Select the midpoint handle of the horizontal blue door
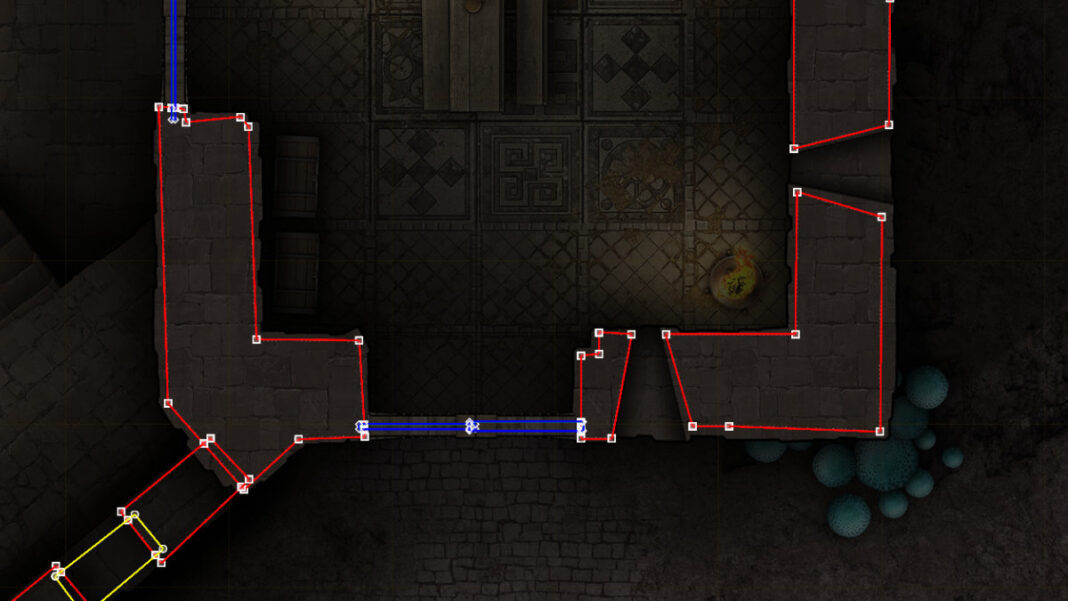This screenshot has height=601, width=1068. 471,427
